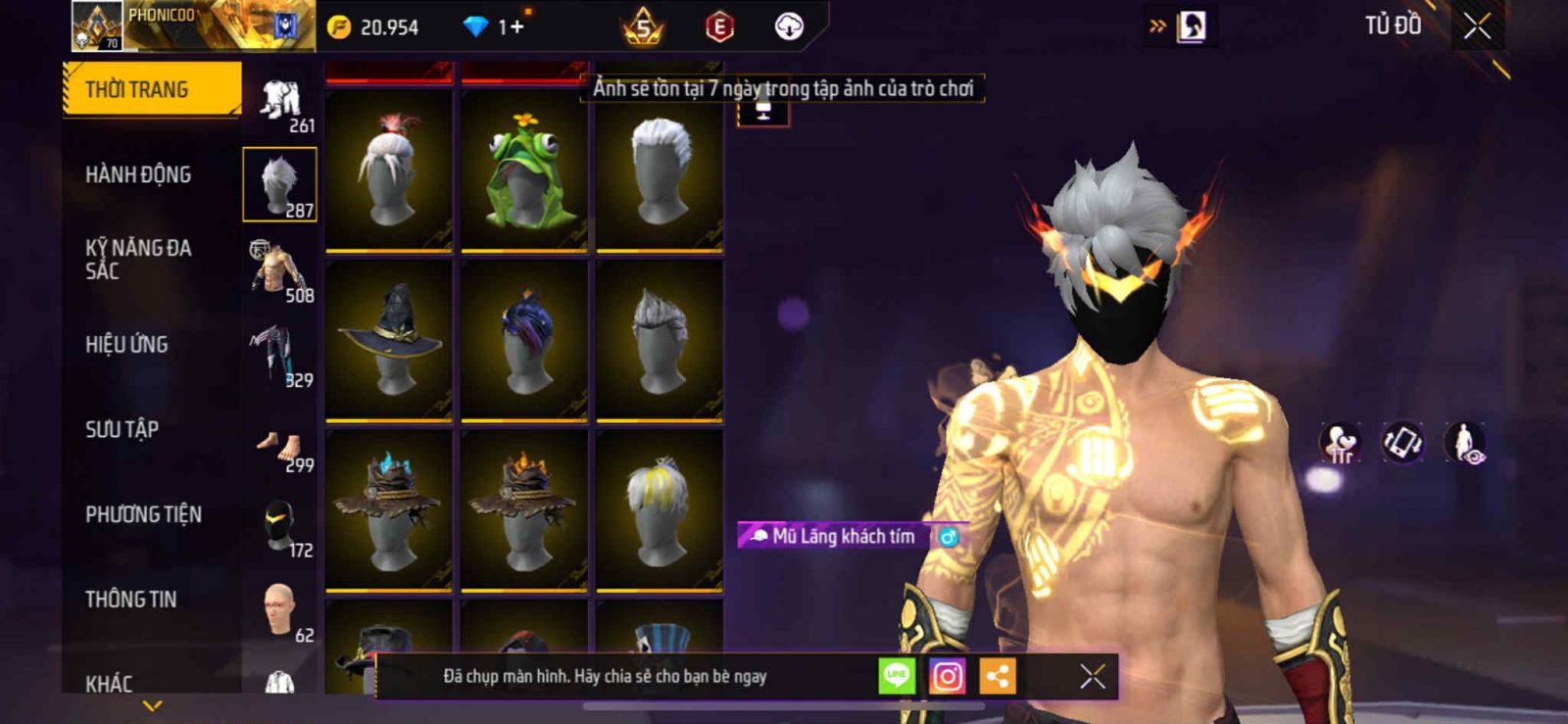This screenshot has height=724, width=1568.
Task: Select the Kỹ Năng Đa Sắc tab
Action: (138, 260)
